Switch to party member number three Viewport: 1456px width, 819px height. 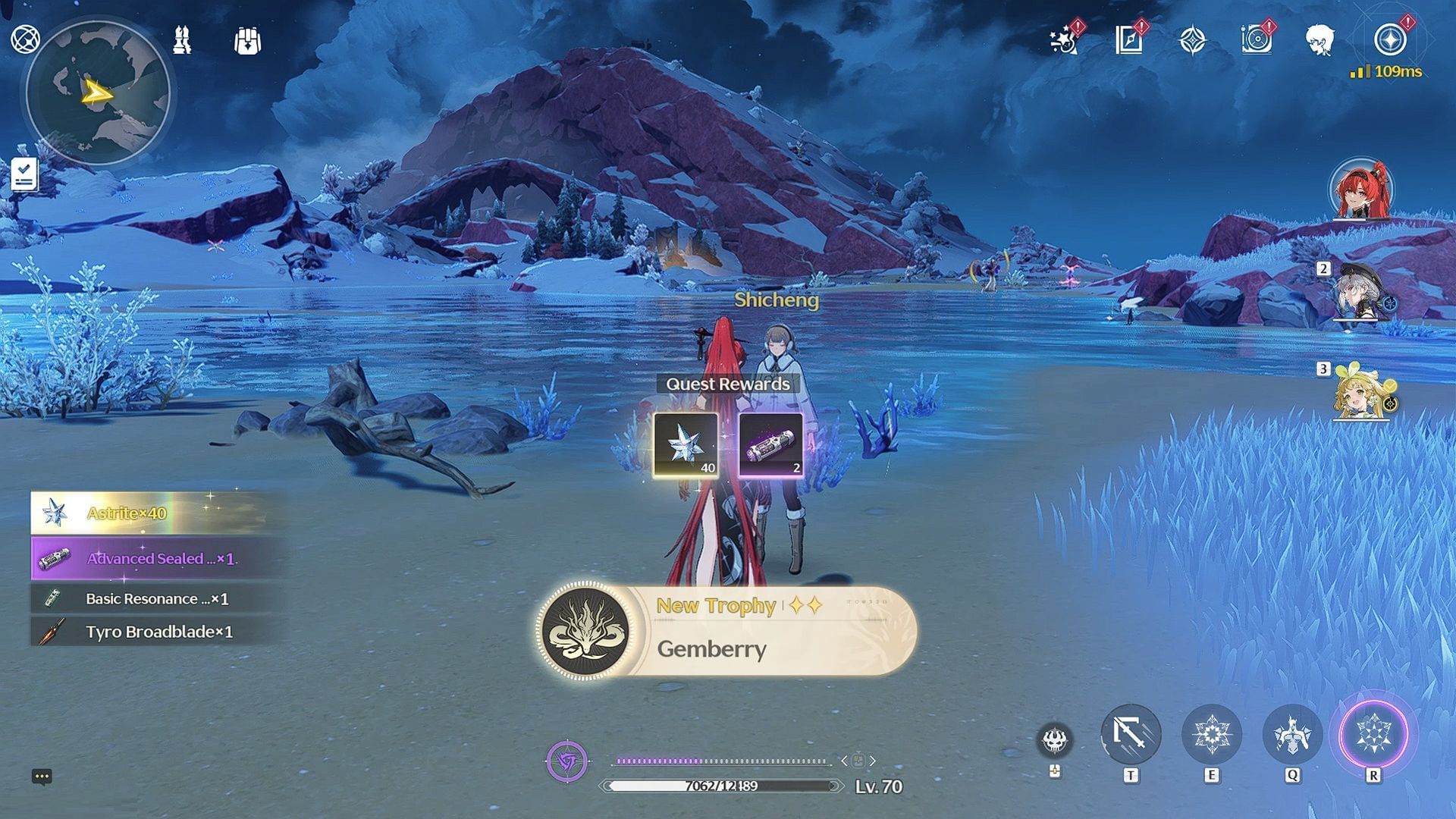[1362, 392]
